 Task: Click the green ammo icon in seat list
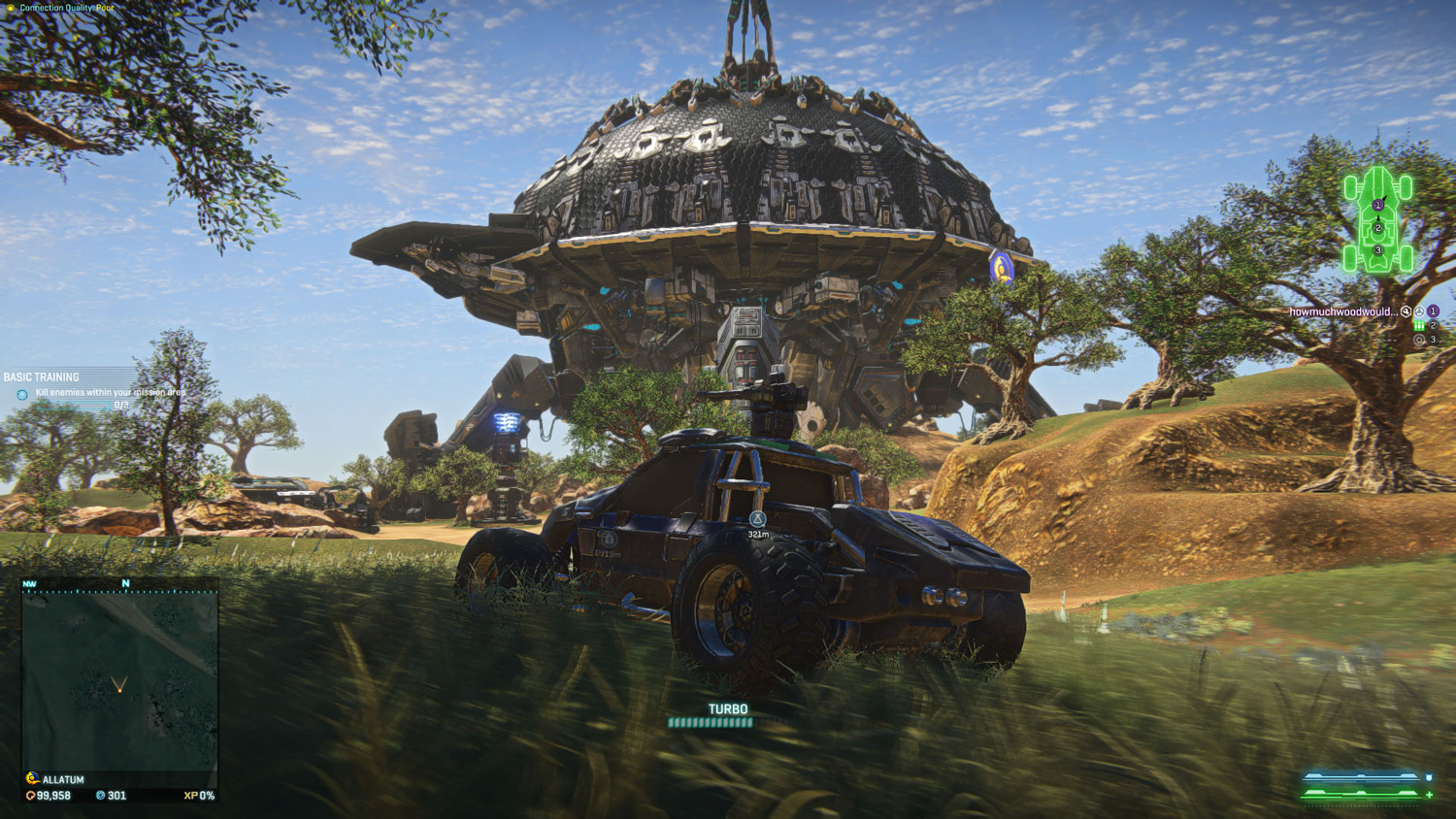tap(1419, 326)
